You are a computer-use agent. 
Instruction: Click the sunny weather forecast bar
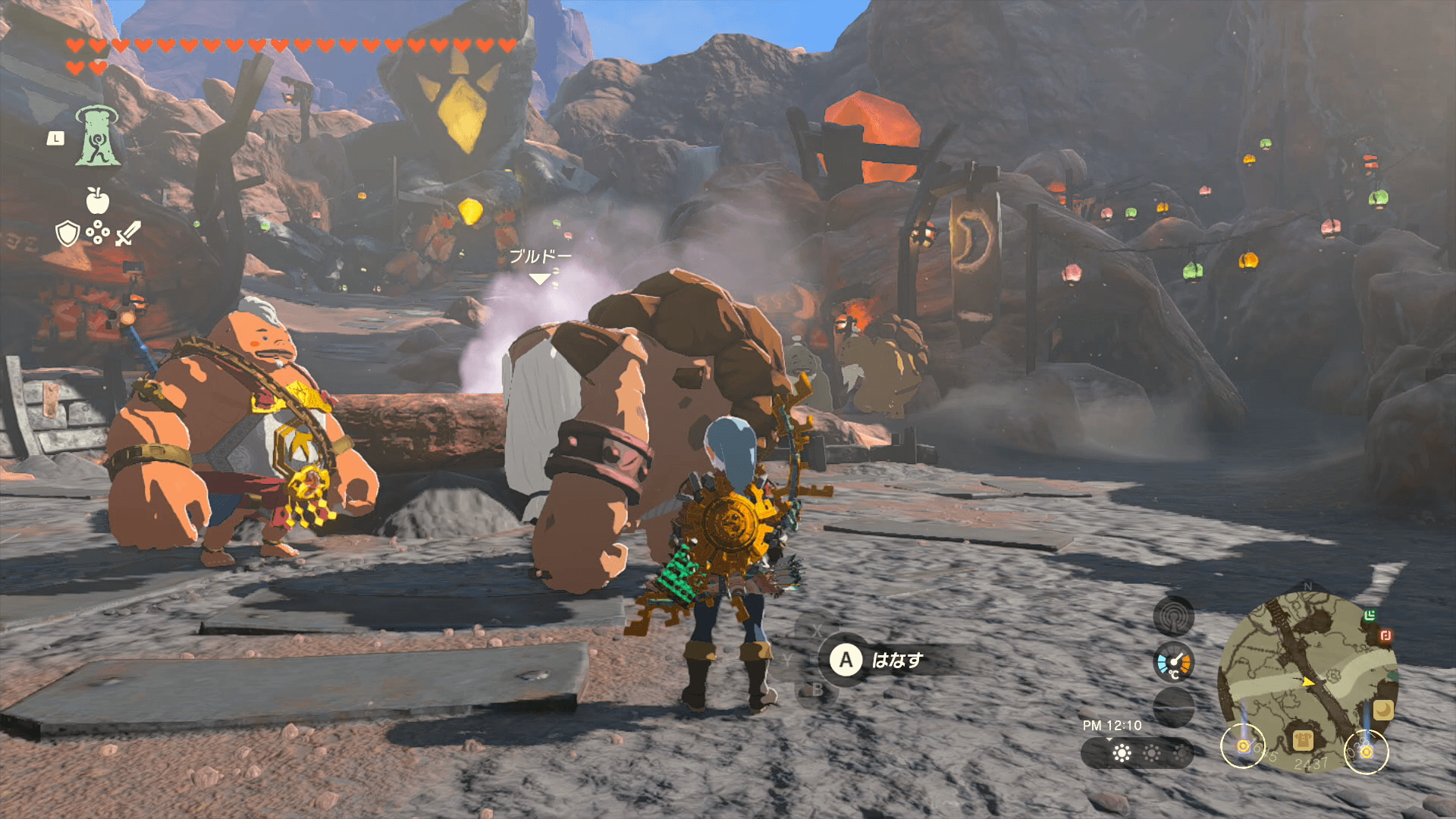tap(1136, 753)
